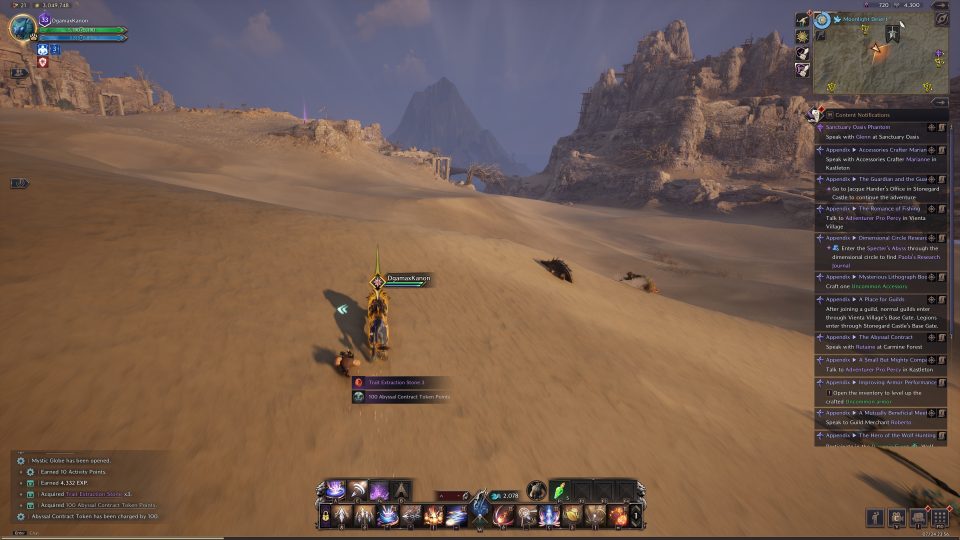Use the green potion quick slot

point(560,491)
